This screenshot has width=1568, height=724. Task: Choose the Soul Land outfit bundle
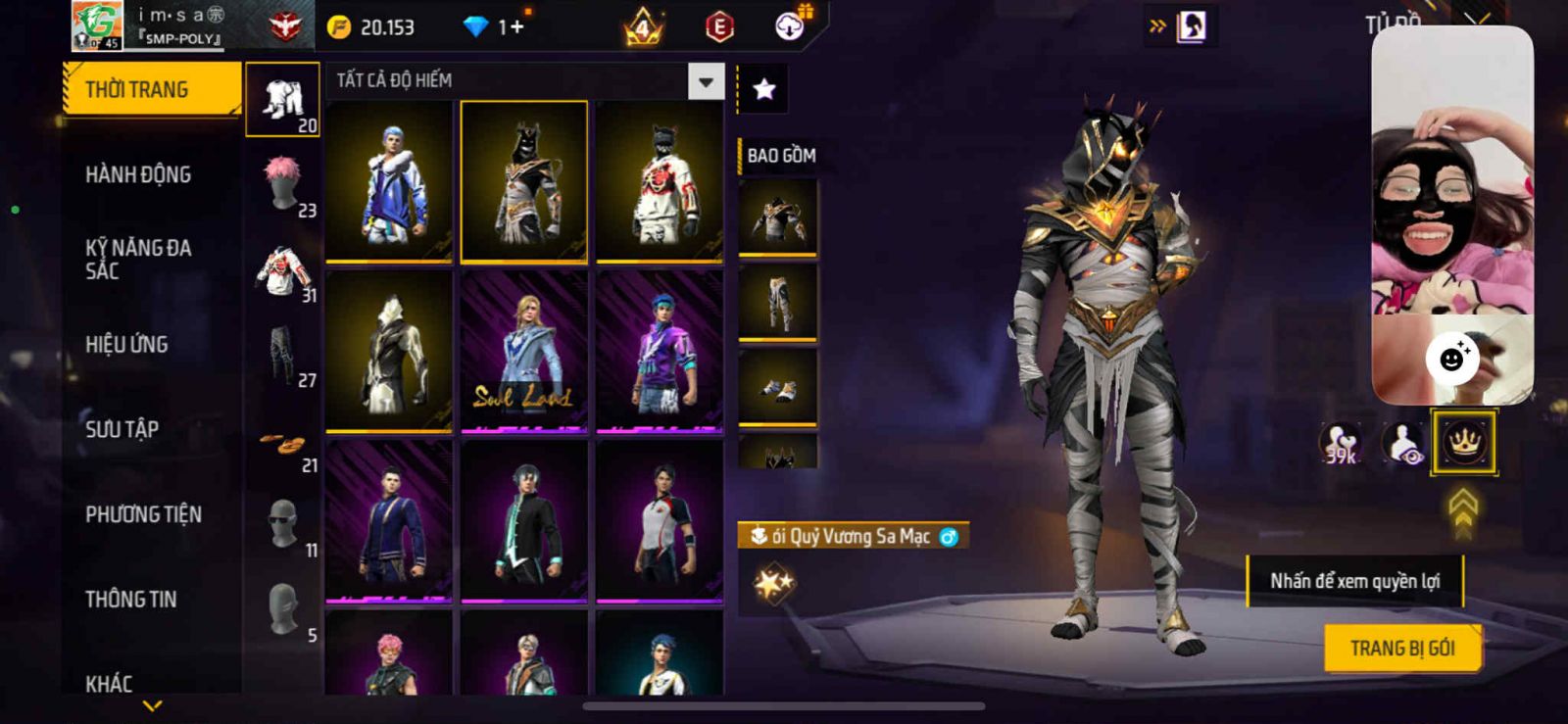click(523, 351)
